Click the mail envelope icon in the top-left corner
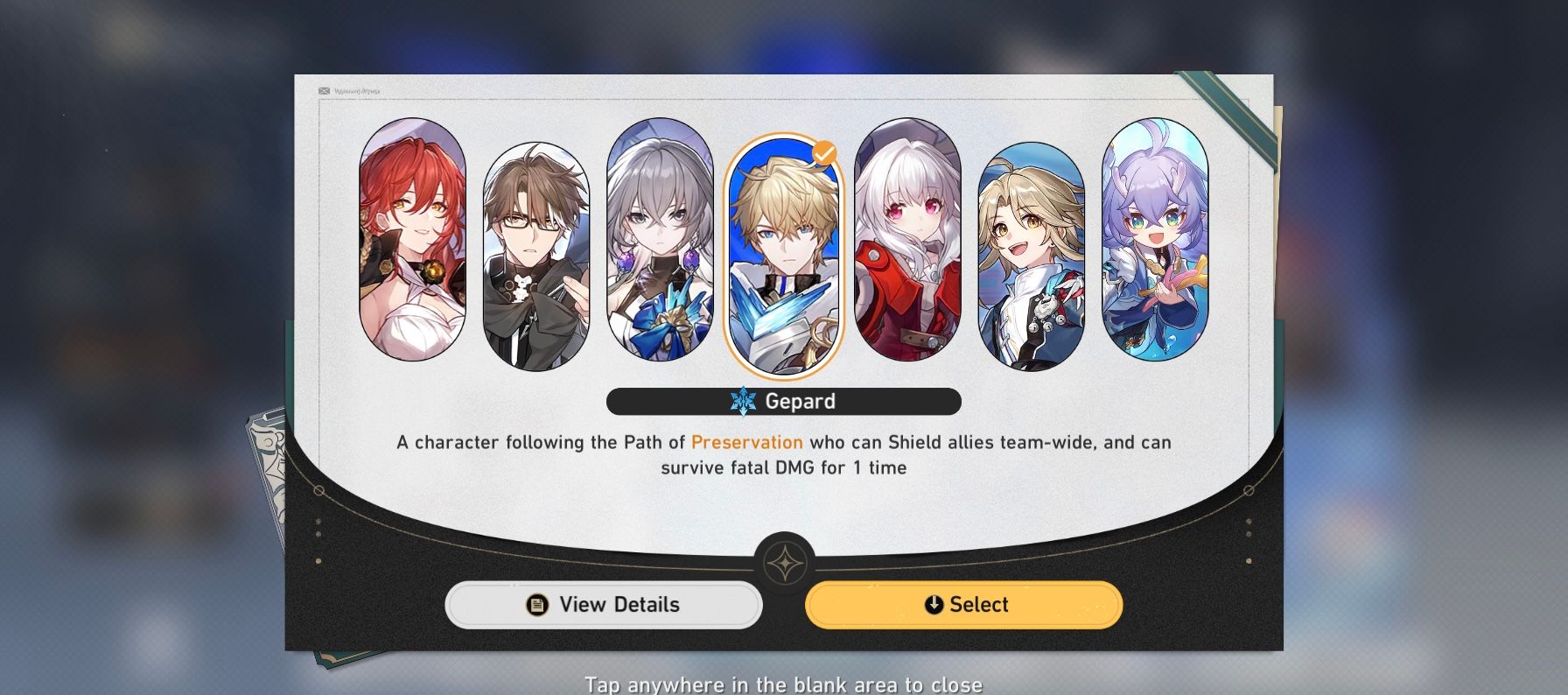 click(x=324, y=88)
